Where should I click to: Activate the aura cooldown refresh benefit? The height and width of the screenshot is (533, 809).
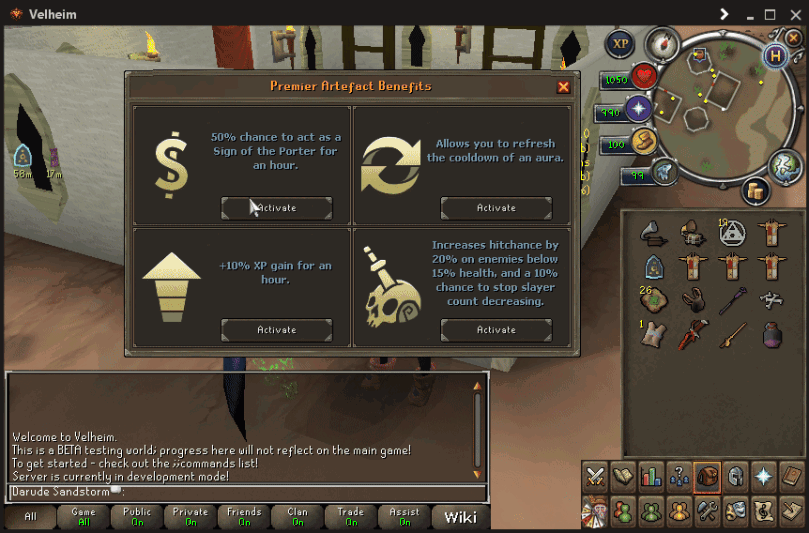pyautogui.click(x=496, y=207)
